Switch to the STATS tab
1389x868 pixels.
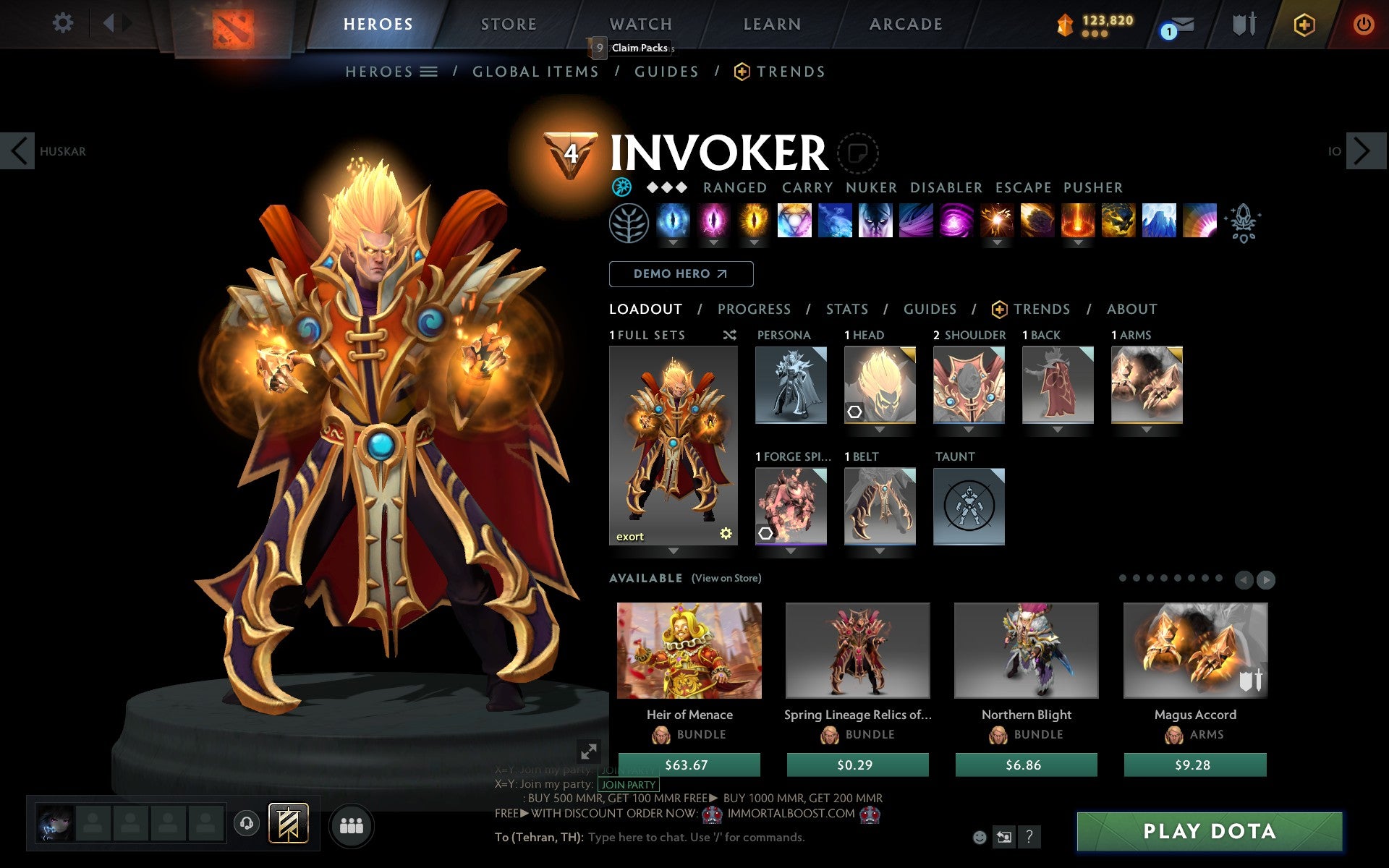846,309
